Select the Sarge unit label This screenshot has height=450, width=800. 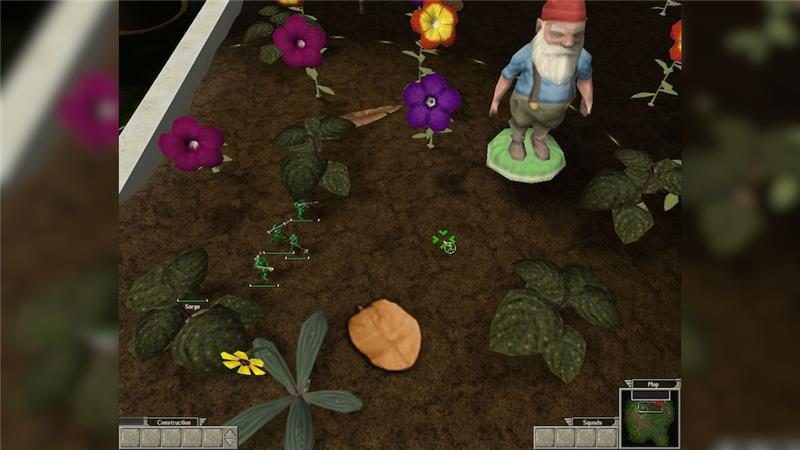click(x=192, y=306)
